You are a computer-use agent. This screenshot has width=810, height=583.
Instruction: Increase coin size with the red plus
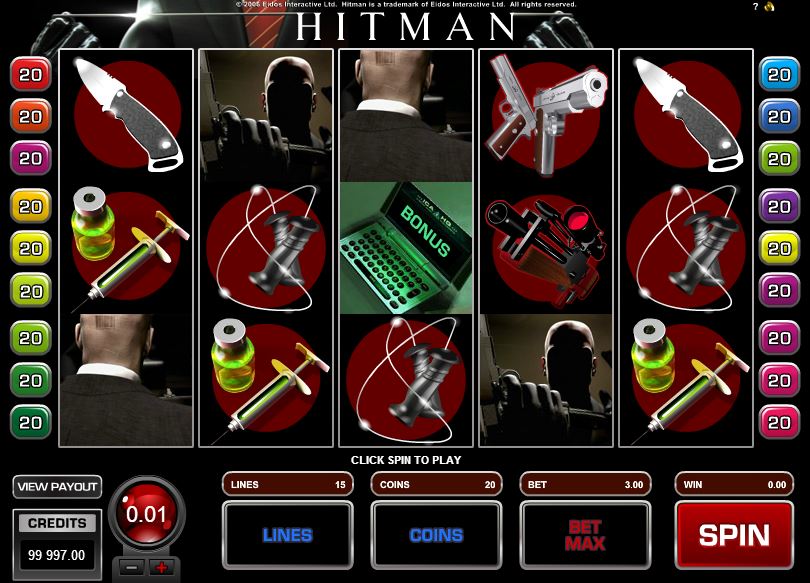pyautogui.click(x=160, y=567)
